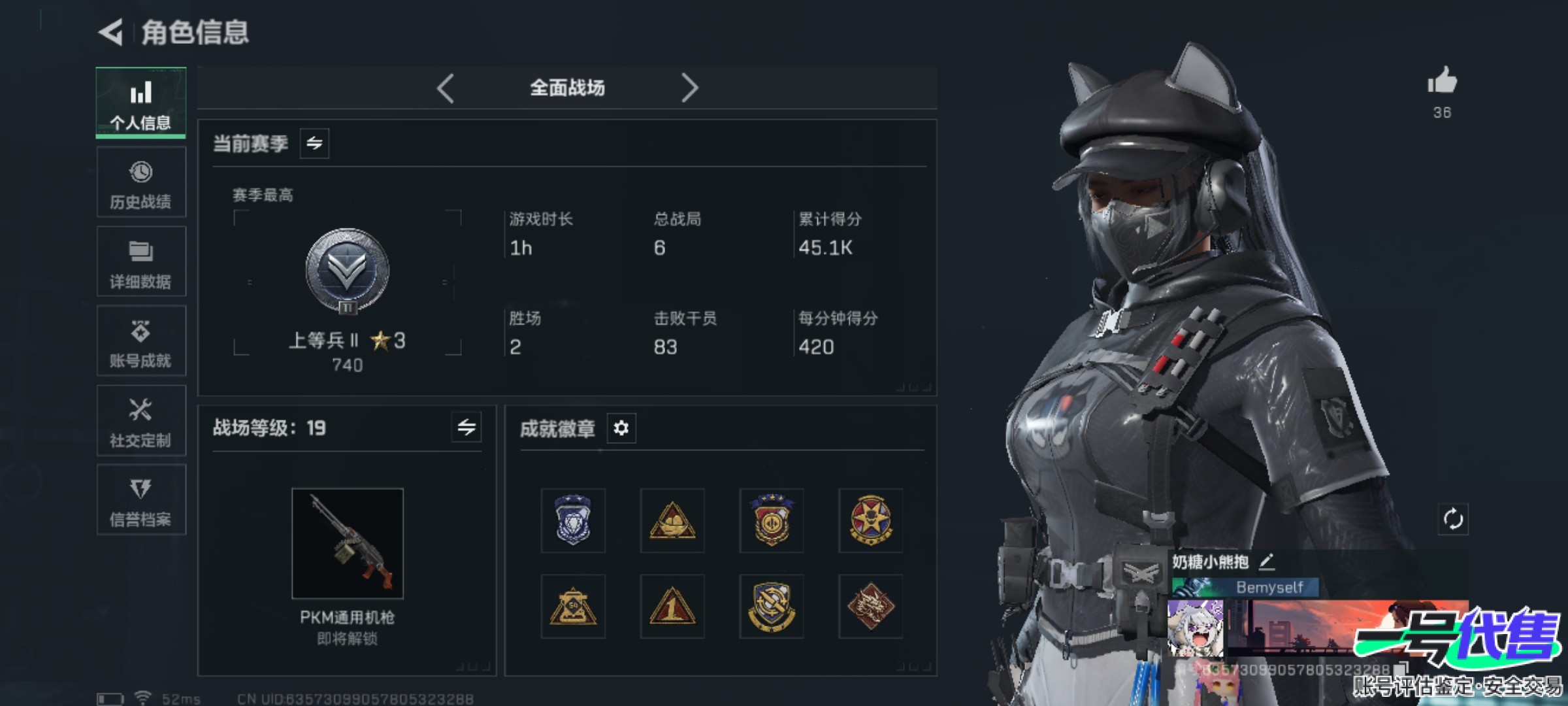
Task: View the blue shield achievement badge
Action: [573, 520]
